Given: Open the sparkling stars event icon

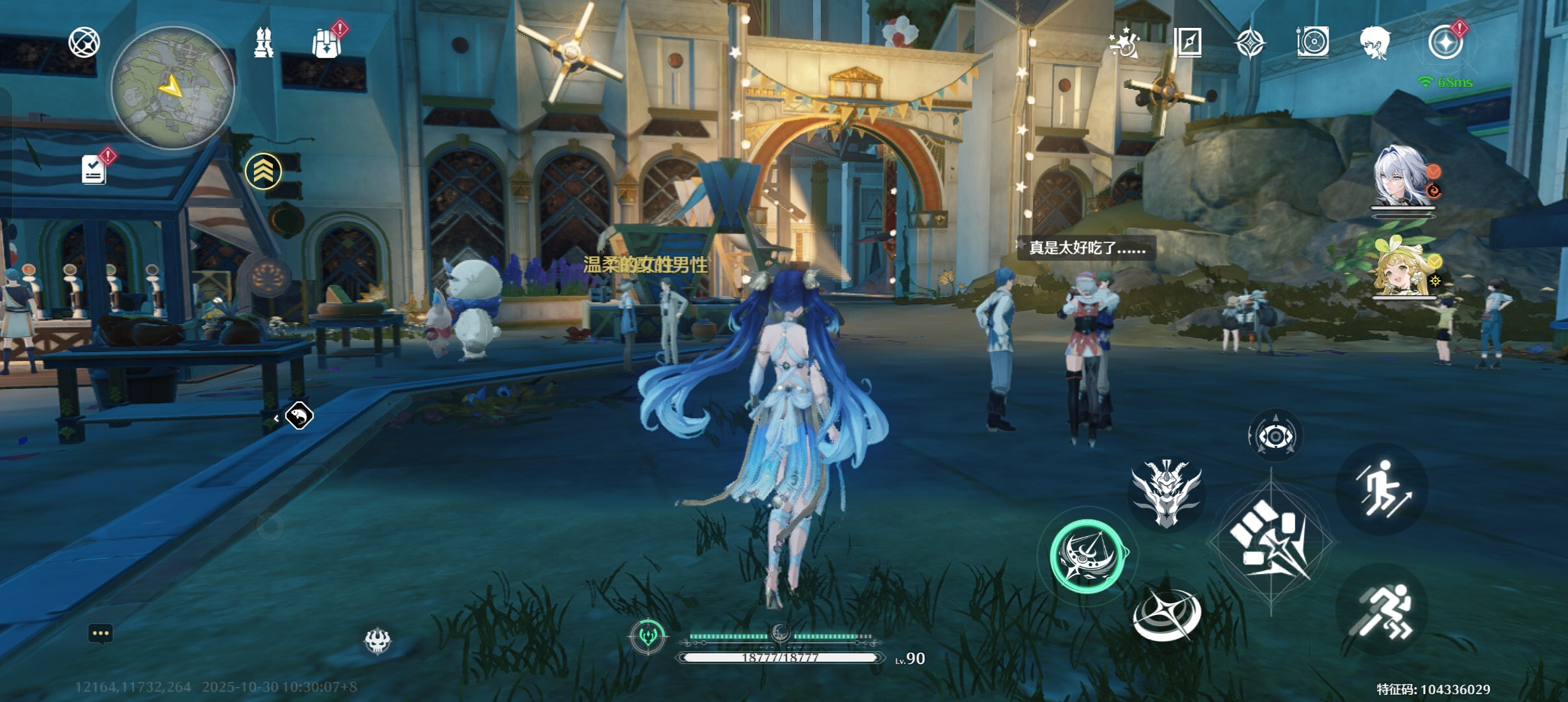Looking at the screenshot, I should tap(1124, 44).
